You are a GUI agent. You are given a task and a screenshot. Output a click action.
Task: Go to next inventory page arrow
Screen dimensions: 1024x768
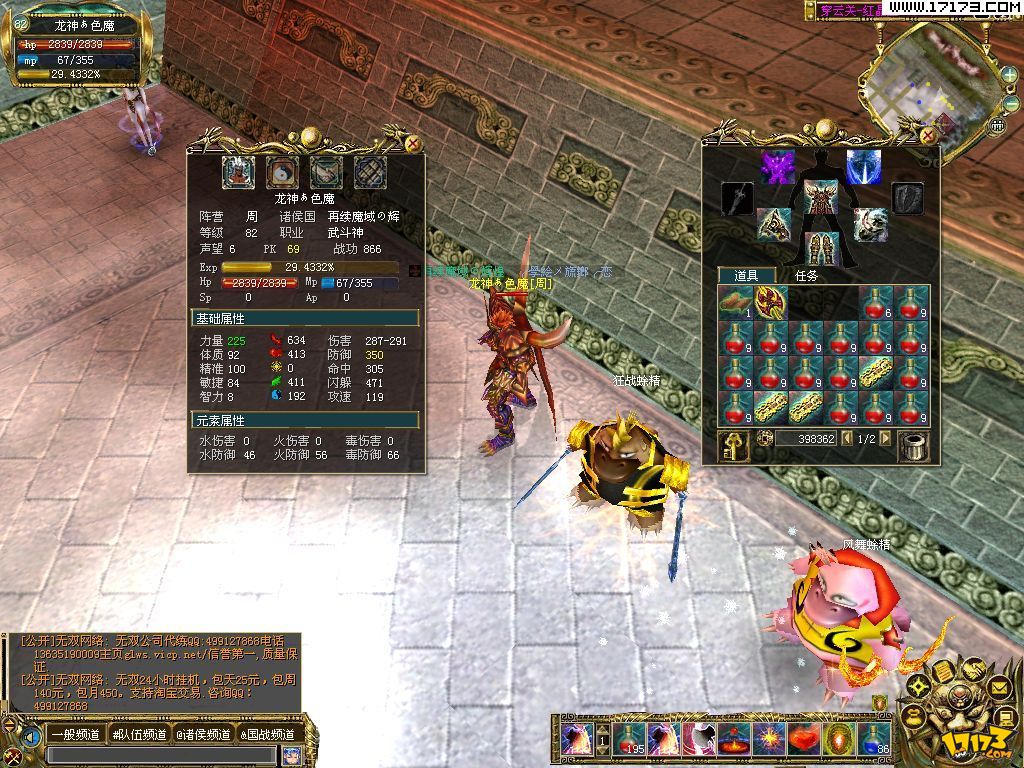(885, 438)
